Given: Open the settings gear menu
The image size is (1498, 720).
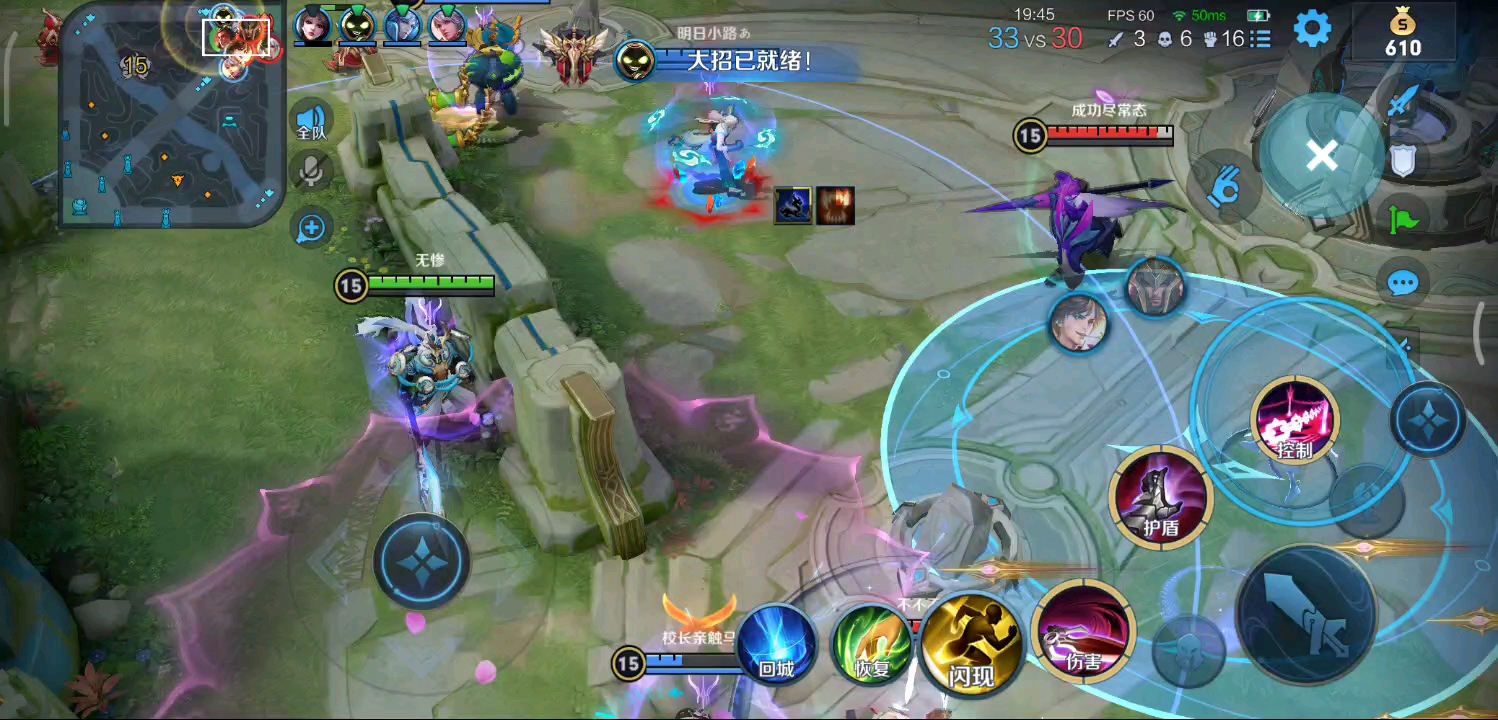Looking at the screenshot, I should click(x=1312, y=28).
